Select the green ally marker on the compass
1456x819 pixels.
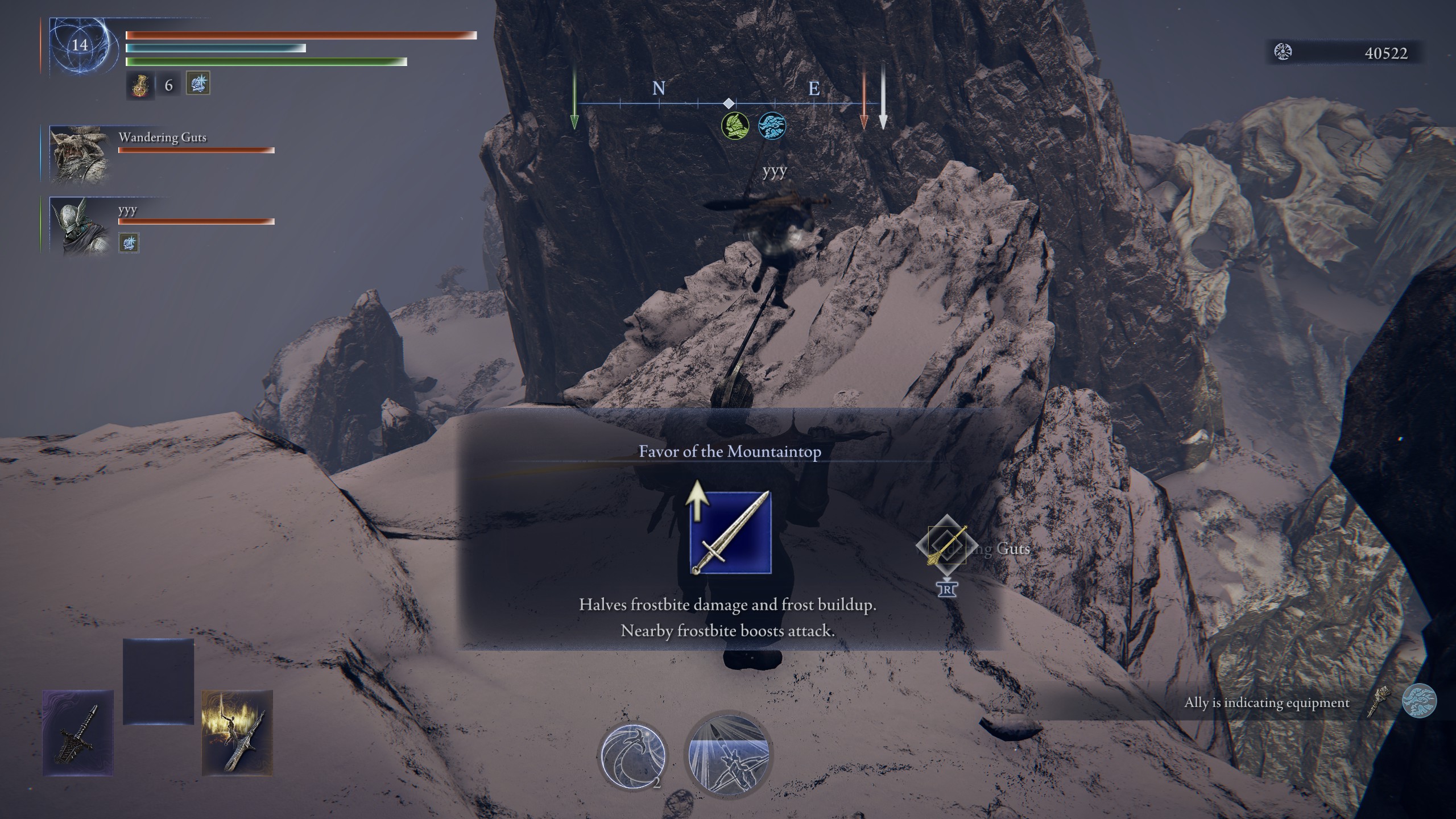735,125
